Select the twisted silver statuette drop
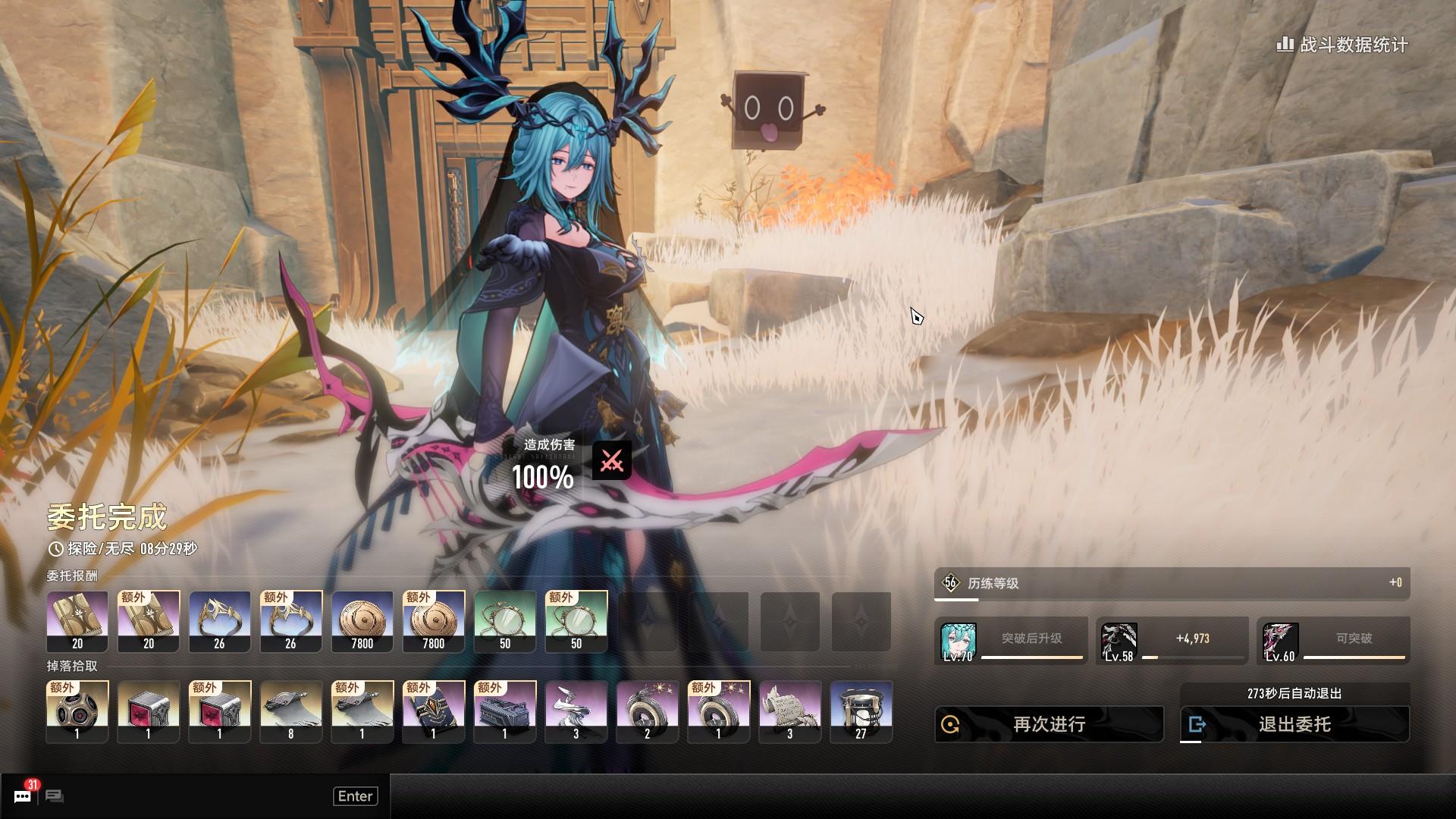The height and width of the screenshot is (819, 1456). pos(576,711)
